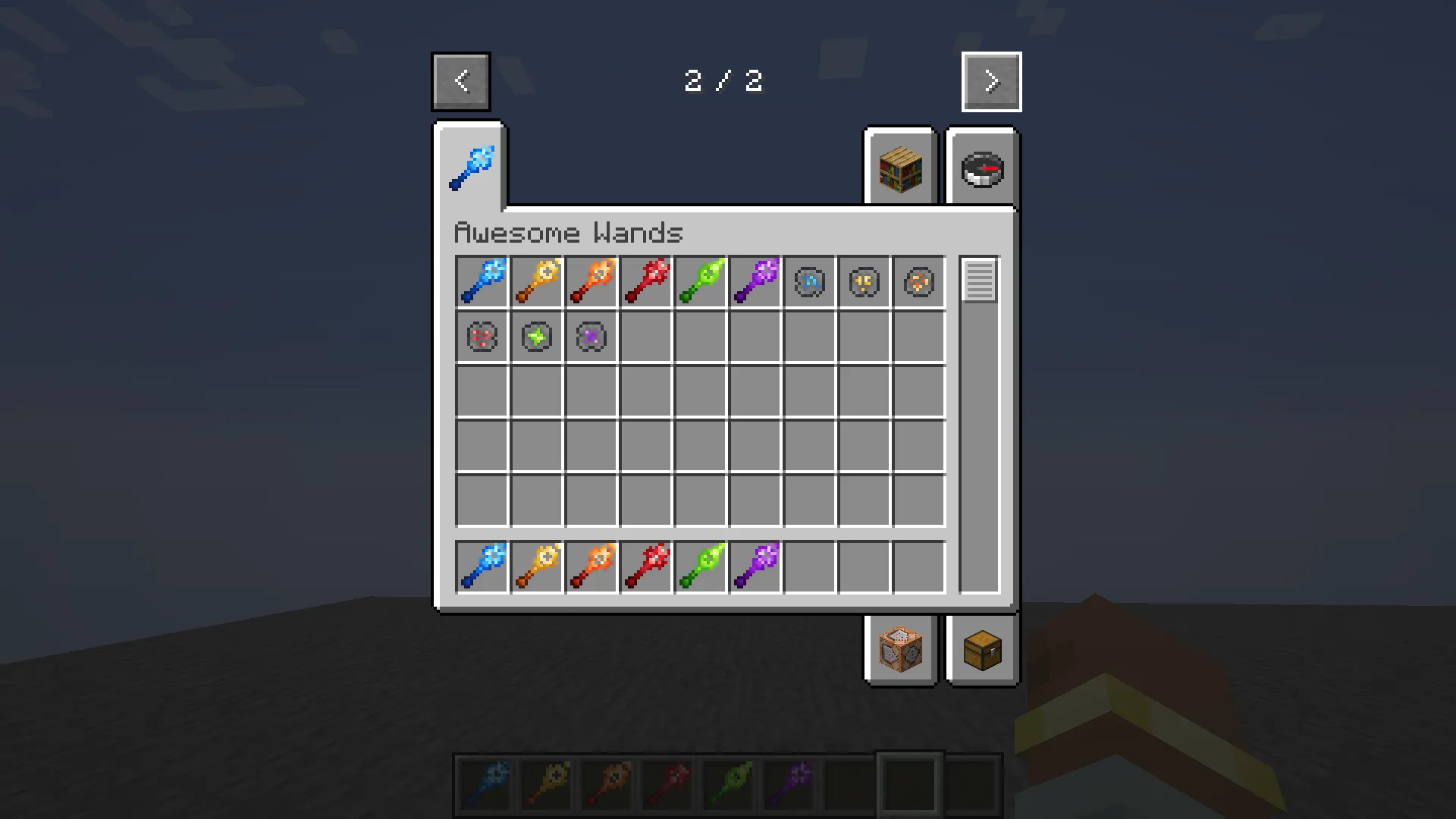Pick up the golden yellow wand

536,281
